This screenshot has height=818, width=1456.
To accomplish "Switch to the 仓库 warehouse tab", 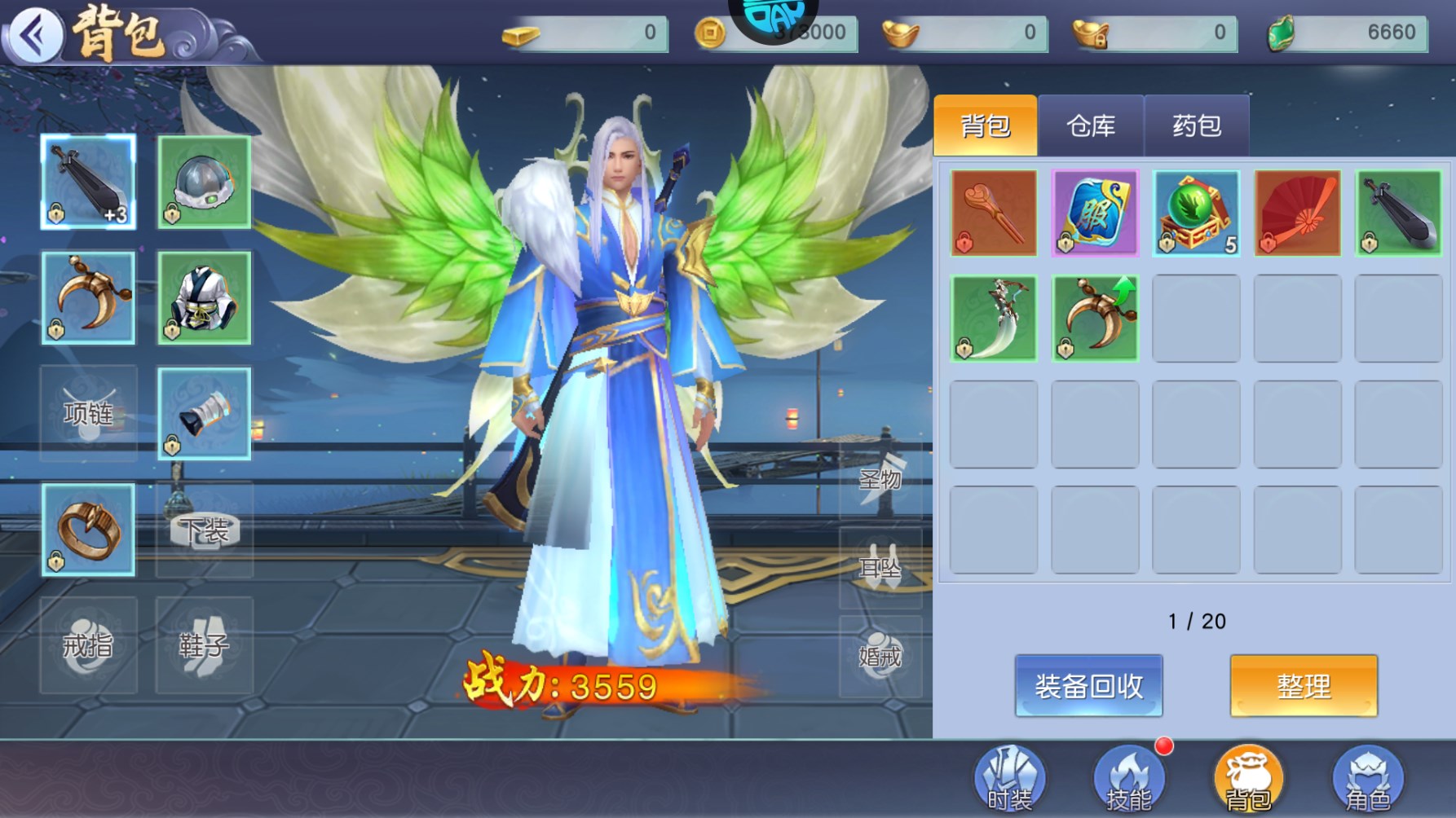I will (x=1090, y=125).
